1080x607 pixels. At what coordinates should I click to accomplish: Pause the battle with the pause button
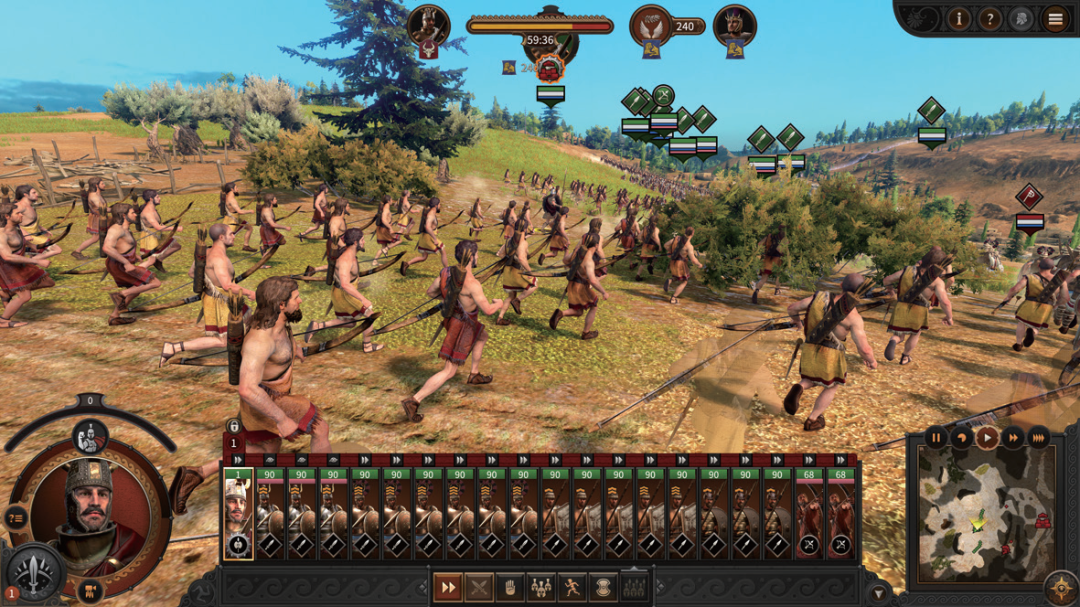pyautogui.click(x=936, y=437)
